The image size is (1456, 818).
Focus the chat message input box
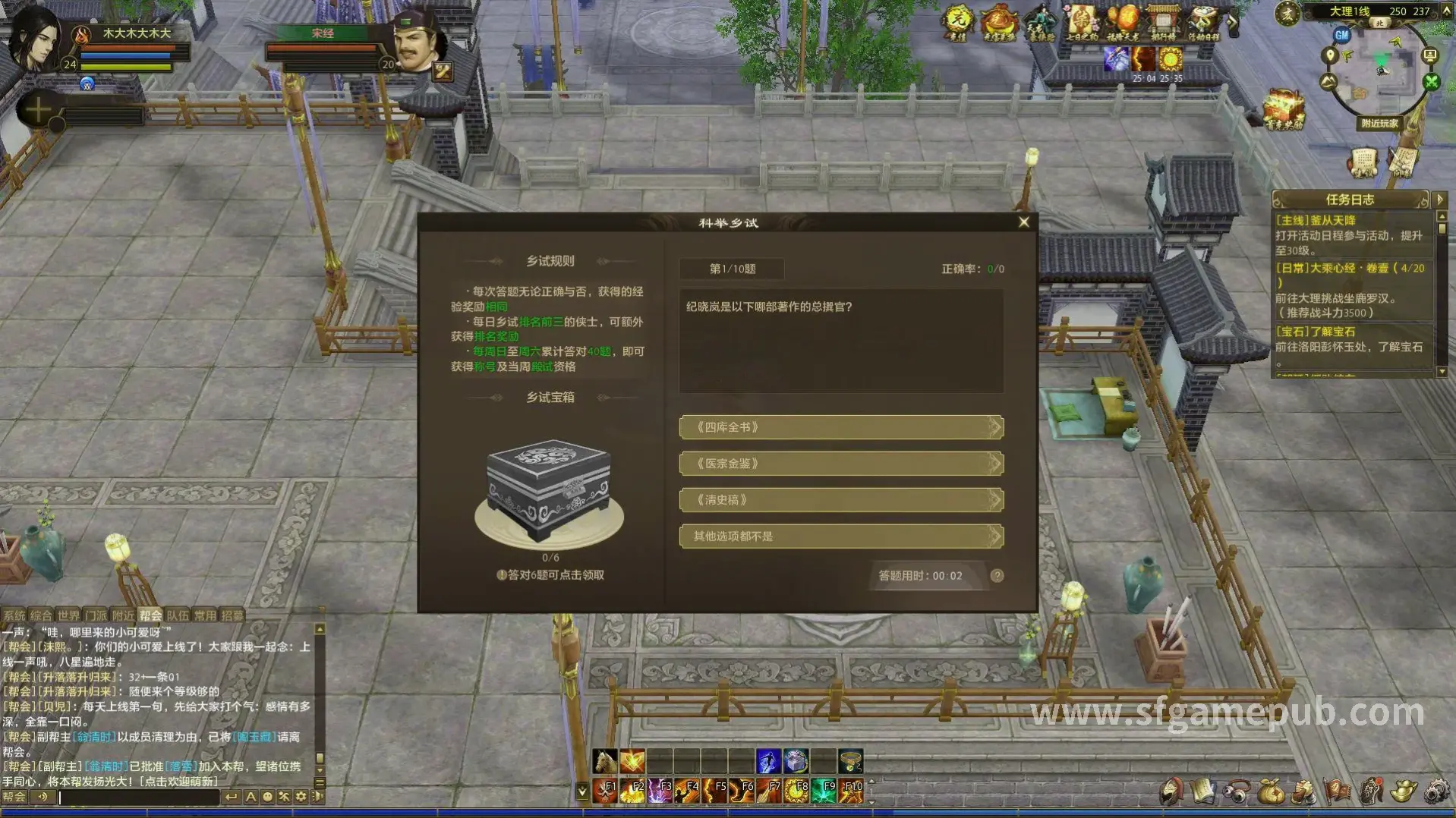point(137,797)
